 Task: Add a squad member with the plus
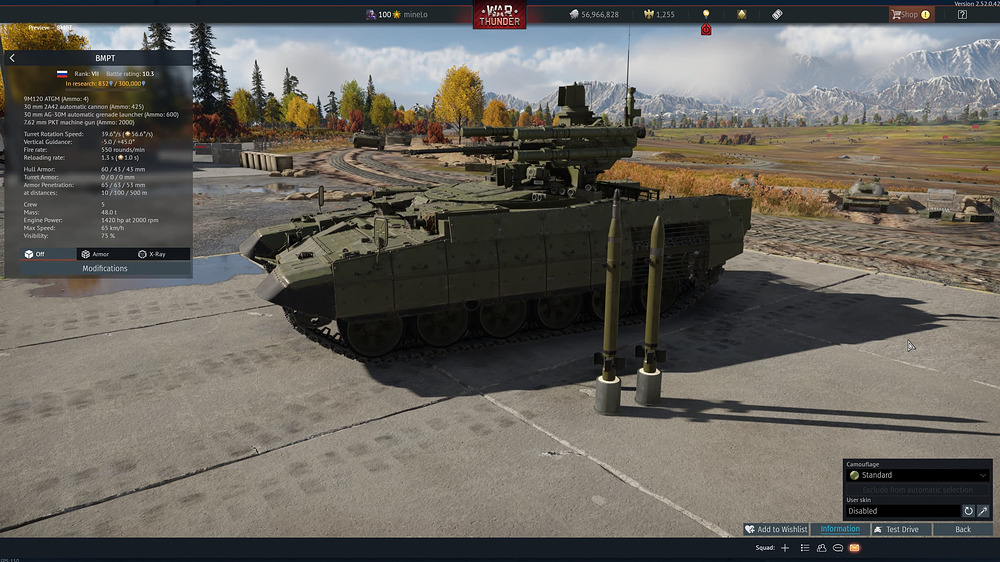click(785, 548)
